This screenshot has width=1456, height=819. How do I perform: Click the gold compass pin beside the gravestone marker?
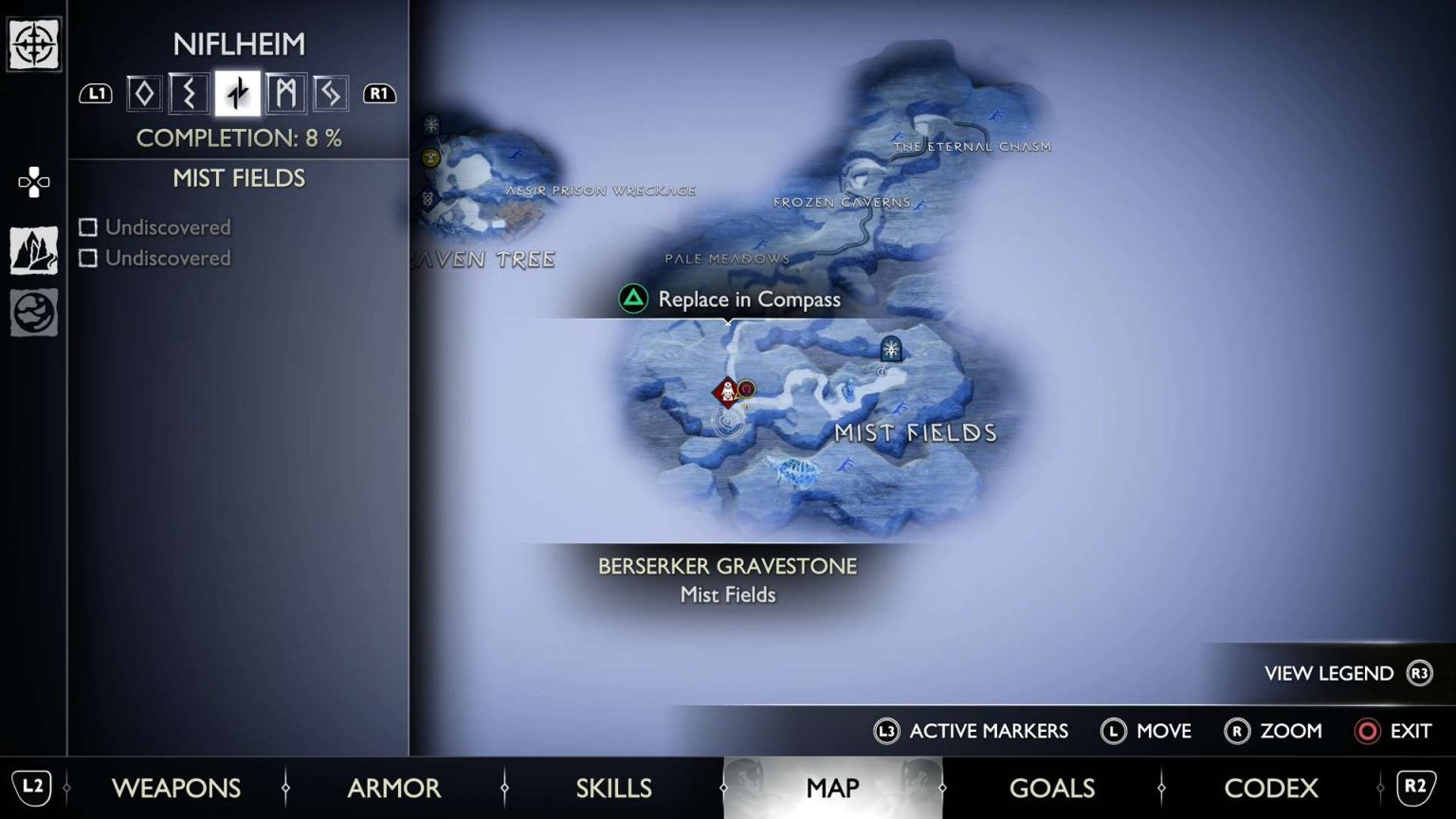click(746, 389)
